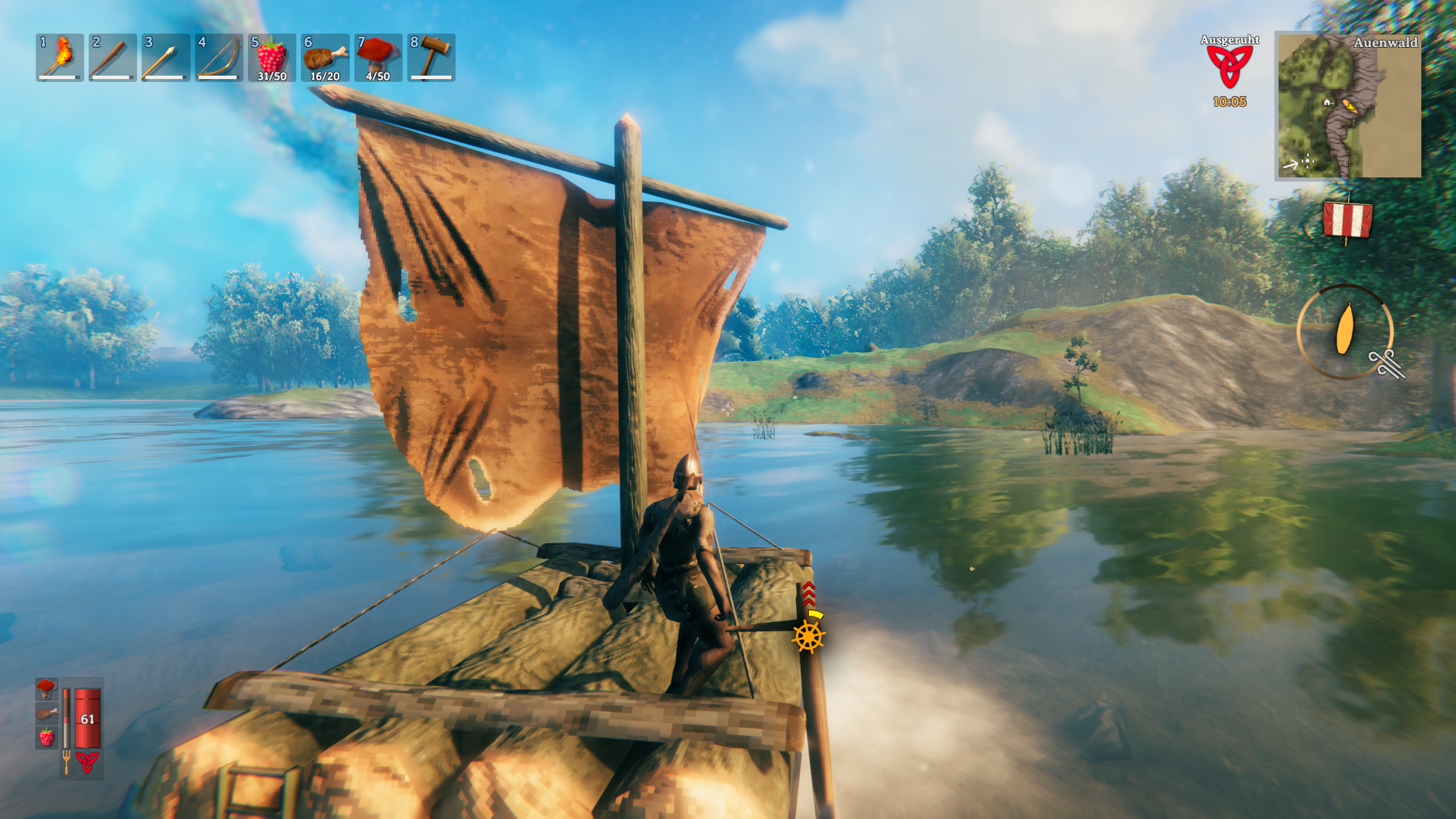Click the mushroom food icon beside health
Viewport: 1456px width, 819px height.
coord(47,688)
